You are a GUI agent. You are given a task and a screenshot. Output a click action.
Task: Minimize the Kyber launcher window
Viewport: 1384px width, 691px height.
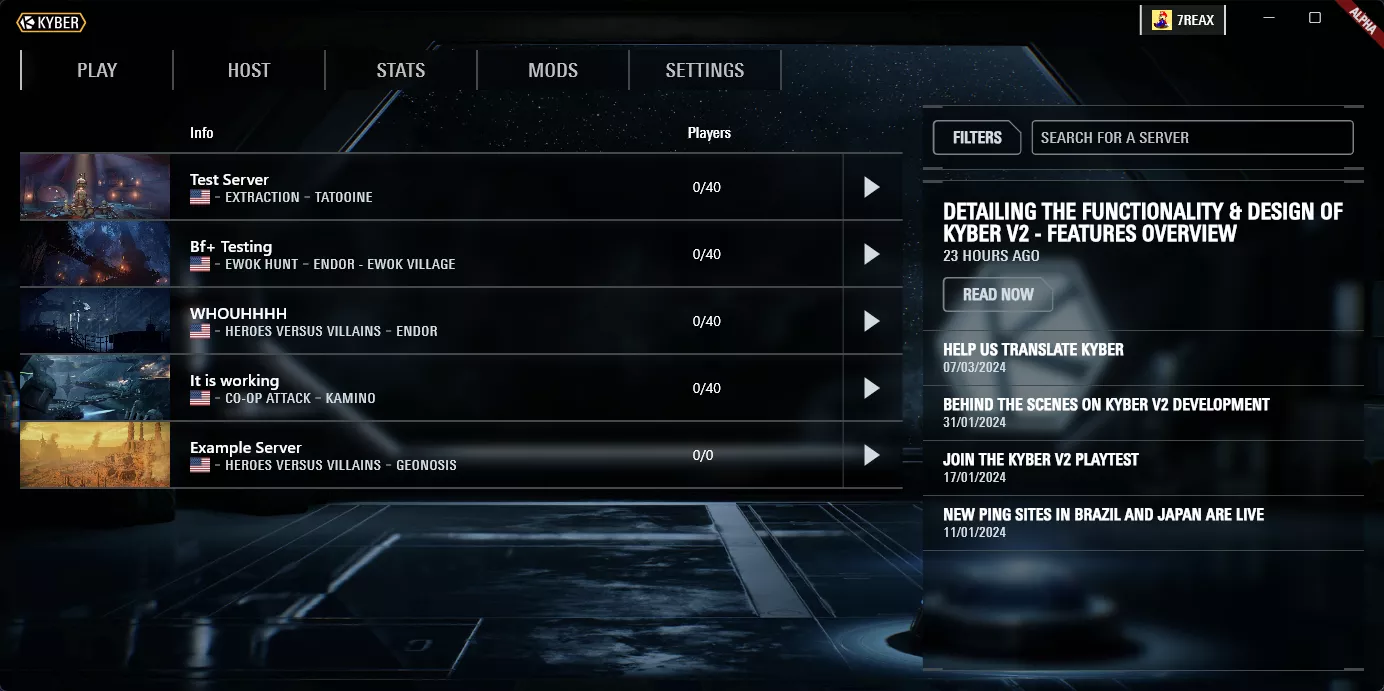click(1268, 18)
